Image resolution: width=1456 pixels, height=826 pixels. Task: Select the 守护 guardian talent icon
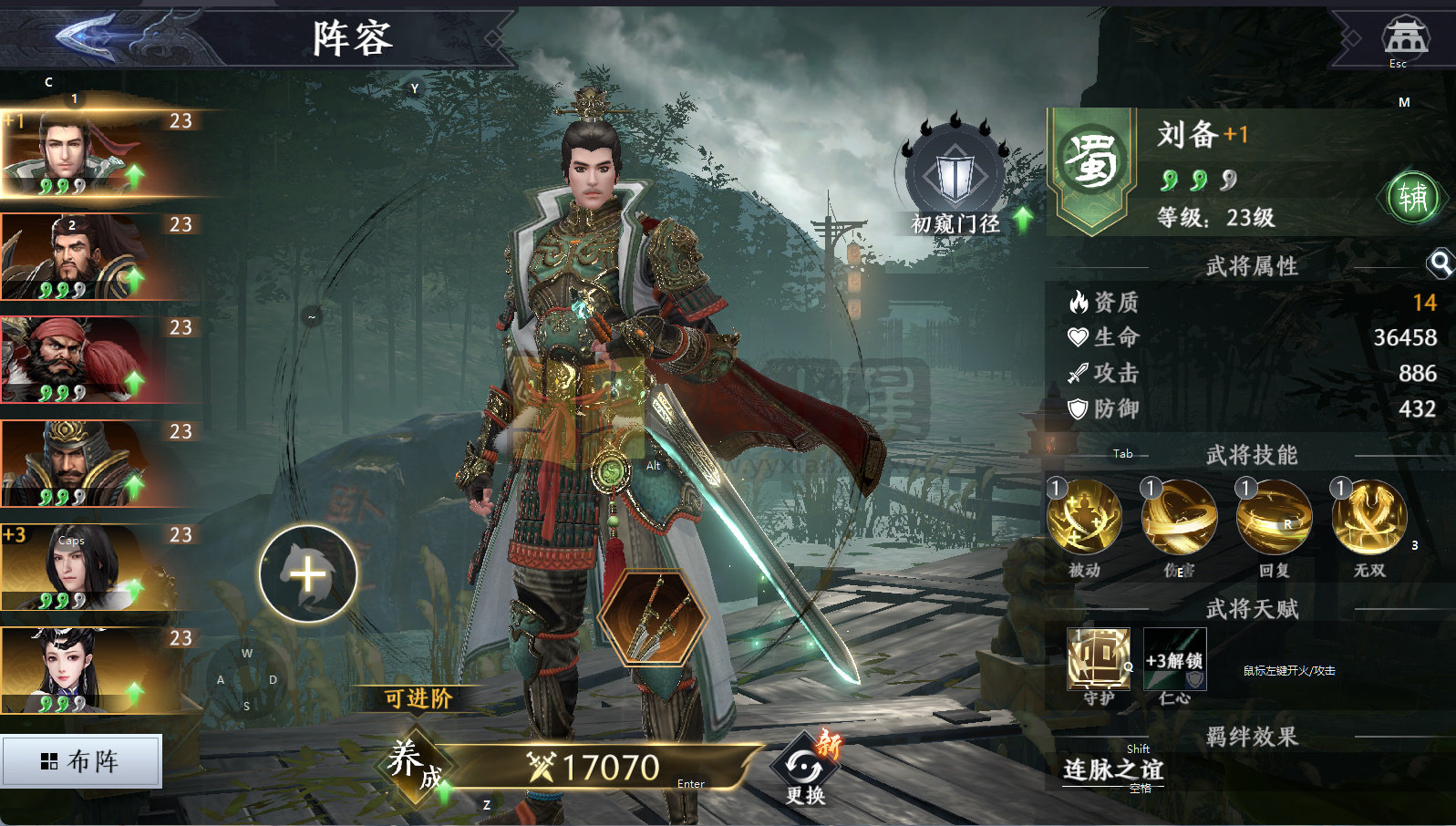(x=1099, y=659)
